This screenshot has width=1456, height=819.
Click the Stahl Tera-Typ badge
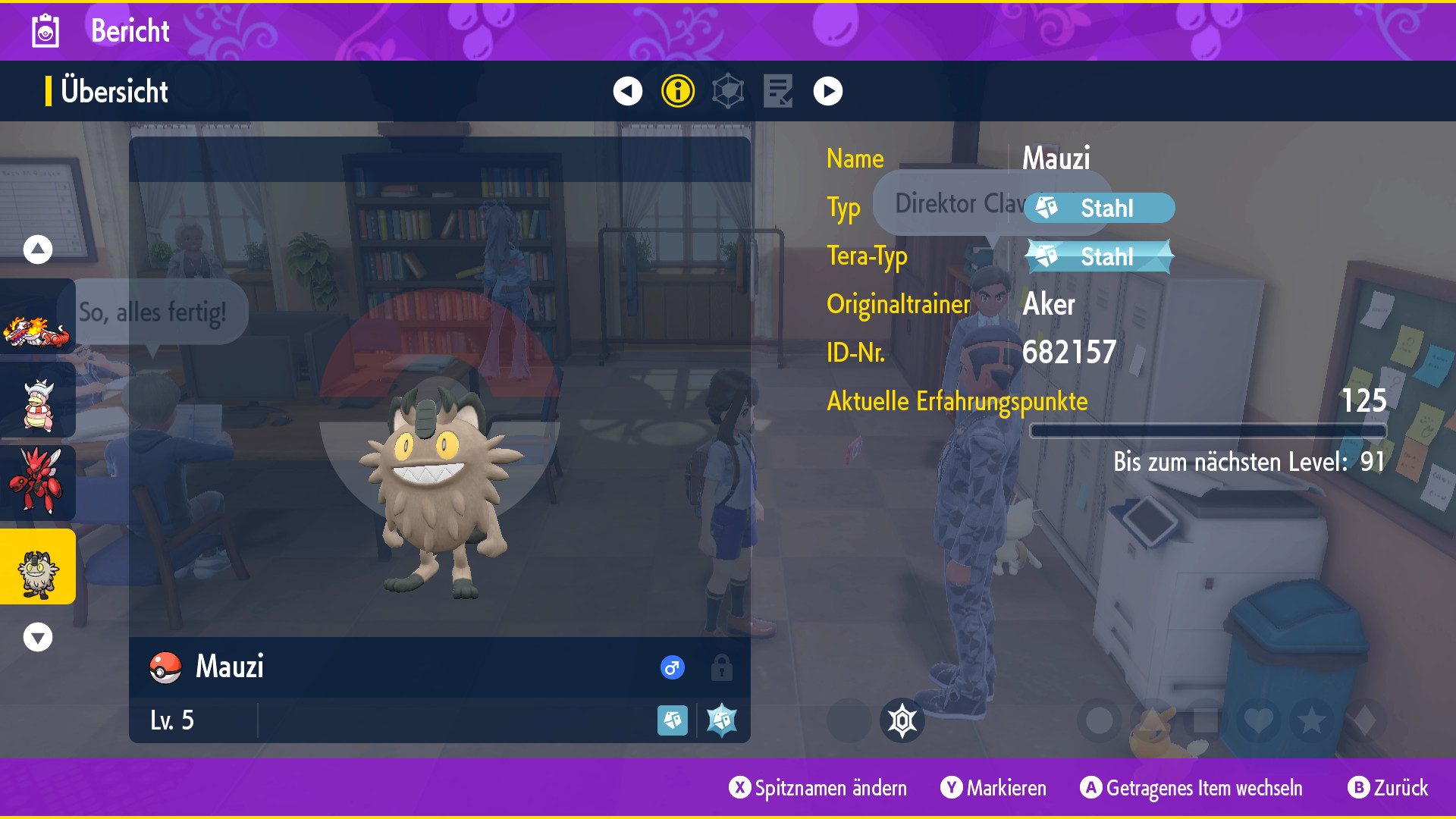[x=1099, y=256]
